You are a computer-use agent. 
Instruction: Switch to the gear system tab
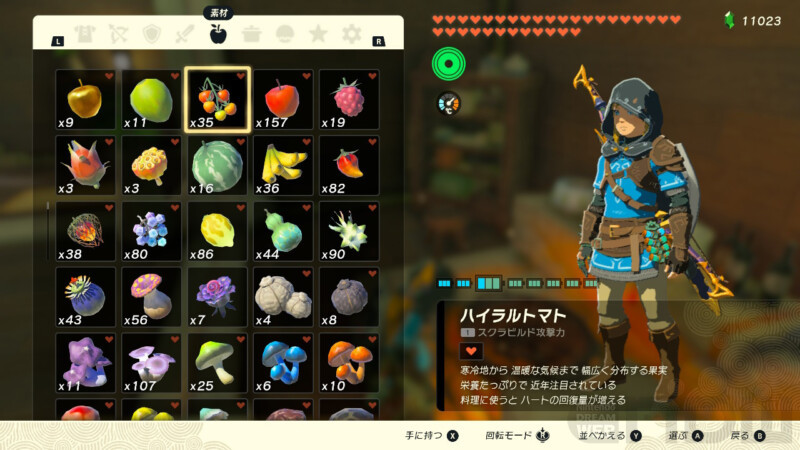click(x=351, y=35)
